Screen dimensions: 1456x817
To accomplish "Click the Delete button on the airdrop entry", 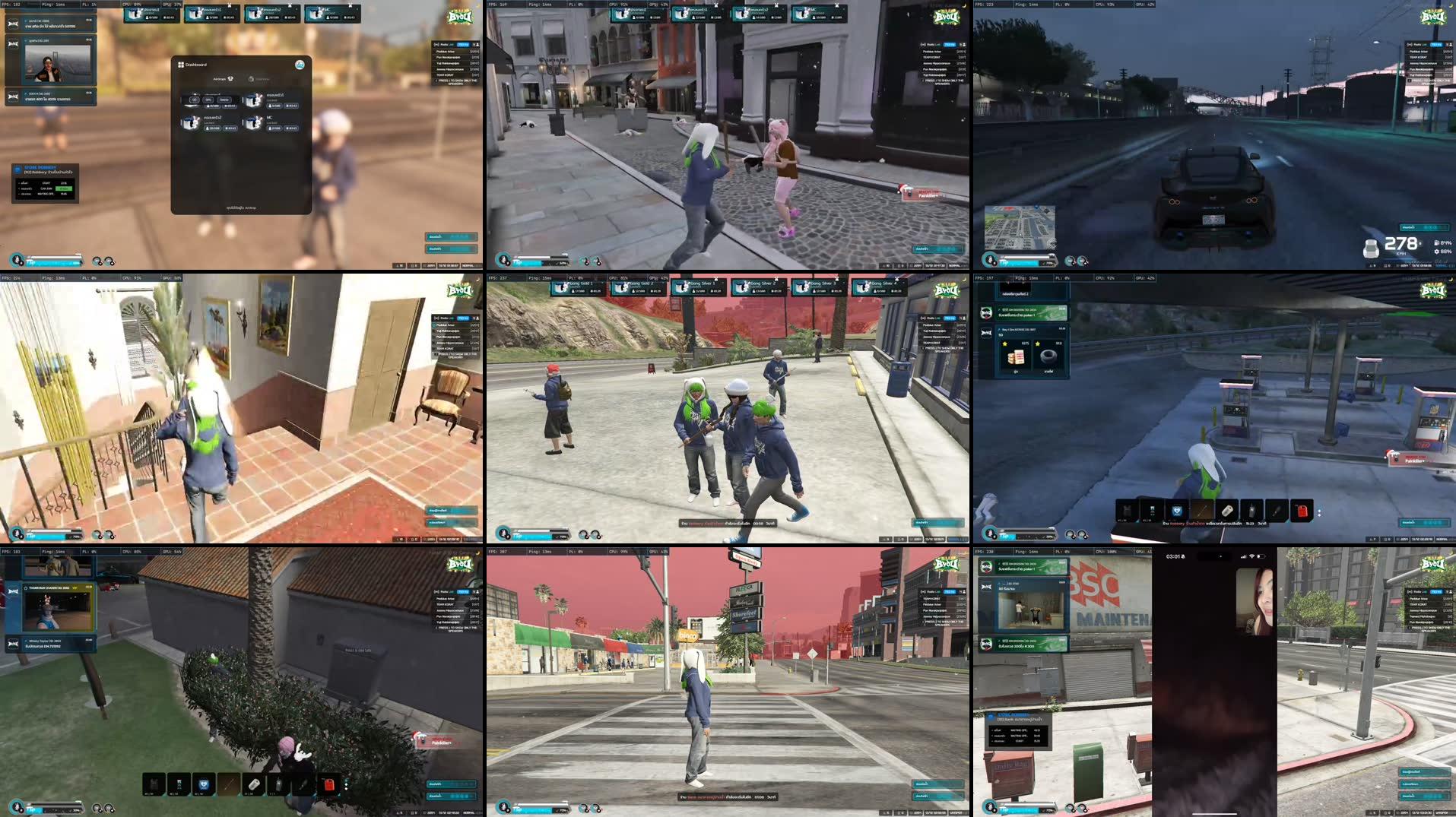I will point(225,100).
